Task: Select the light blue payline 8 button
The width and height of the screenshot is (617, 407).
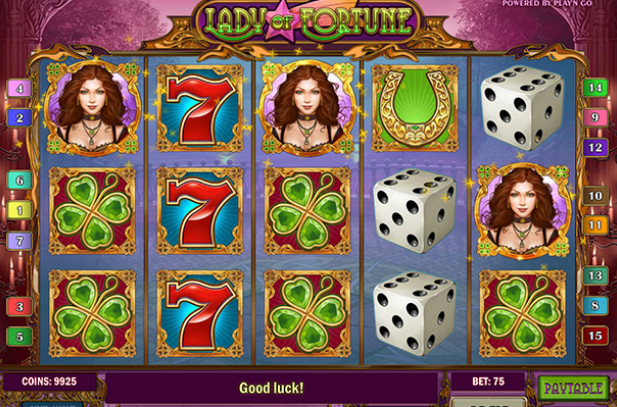Action: 595,305
